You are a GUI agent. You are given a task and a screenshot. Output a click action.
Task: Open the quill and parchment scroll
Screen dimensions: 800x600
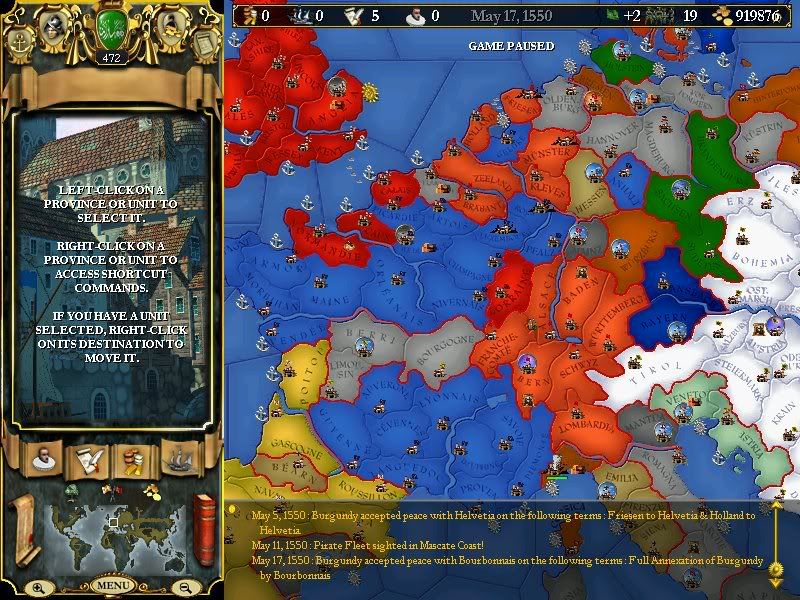click(x=86, y=459)
